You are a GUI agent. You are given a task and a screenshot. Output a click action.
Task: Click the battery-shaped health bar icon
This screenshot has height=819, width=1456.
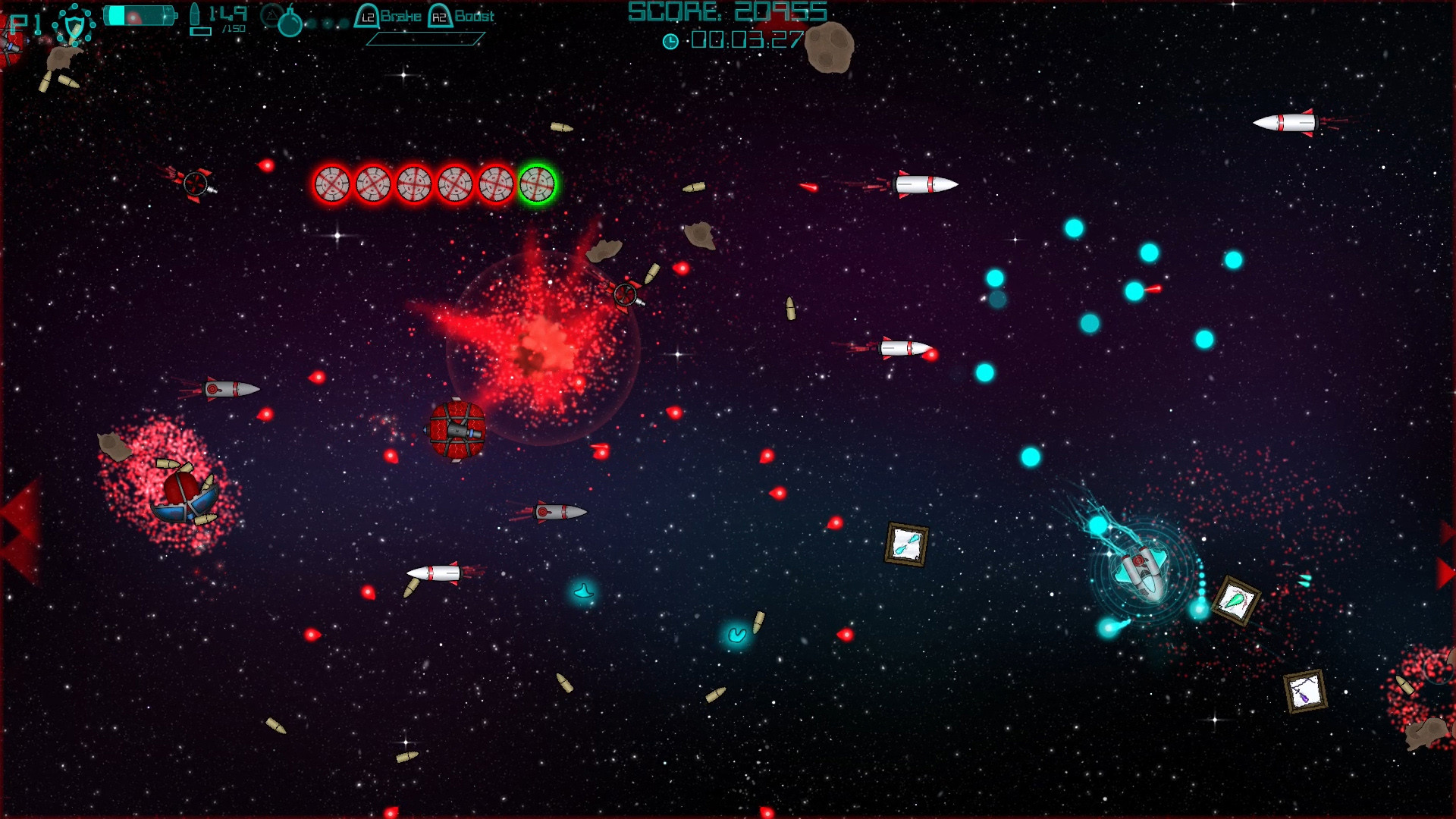(140, 14)
